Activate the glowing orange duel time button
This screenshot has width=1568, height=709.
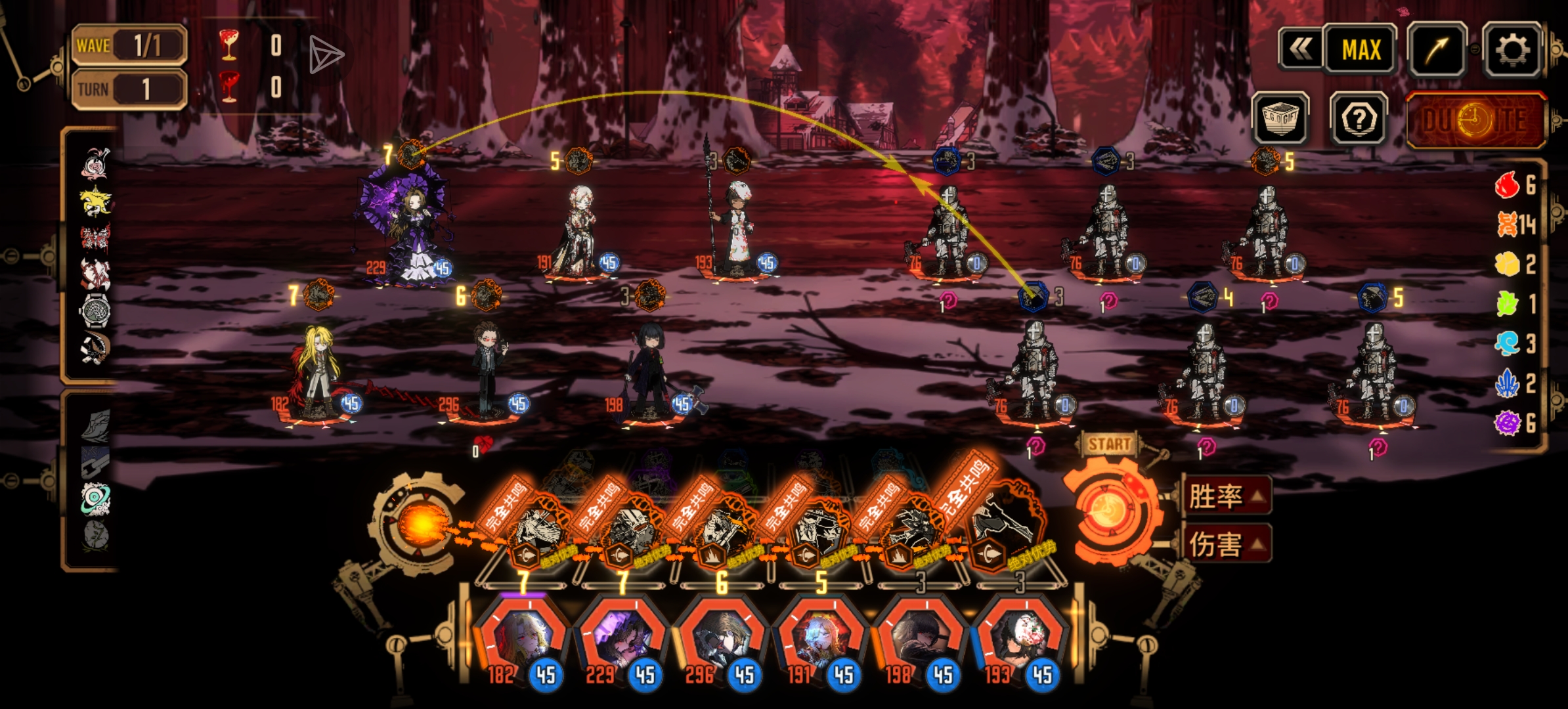click(x=1475, y=121)
